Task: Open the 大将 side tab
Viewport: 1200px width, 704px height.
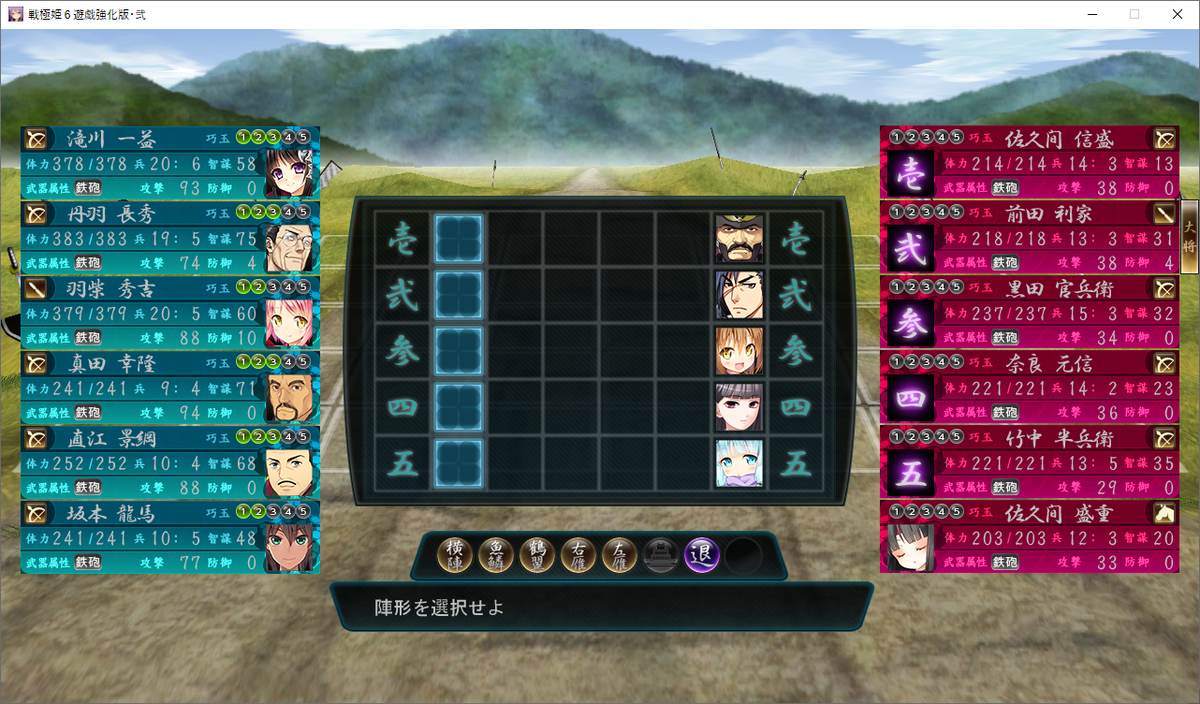Action: (1189, 235)
